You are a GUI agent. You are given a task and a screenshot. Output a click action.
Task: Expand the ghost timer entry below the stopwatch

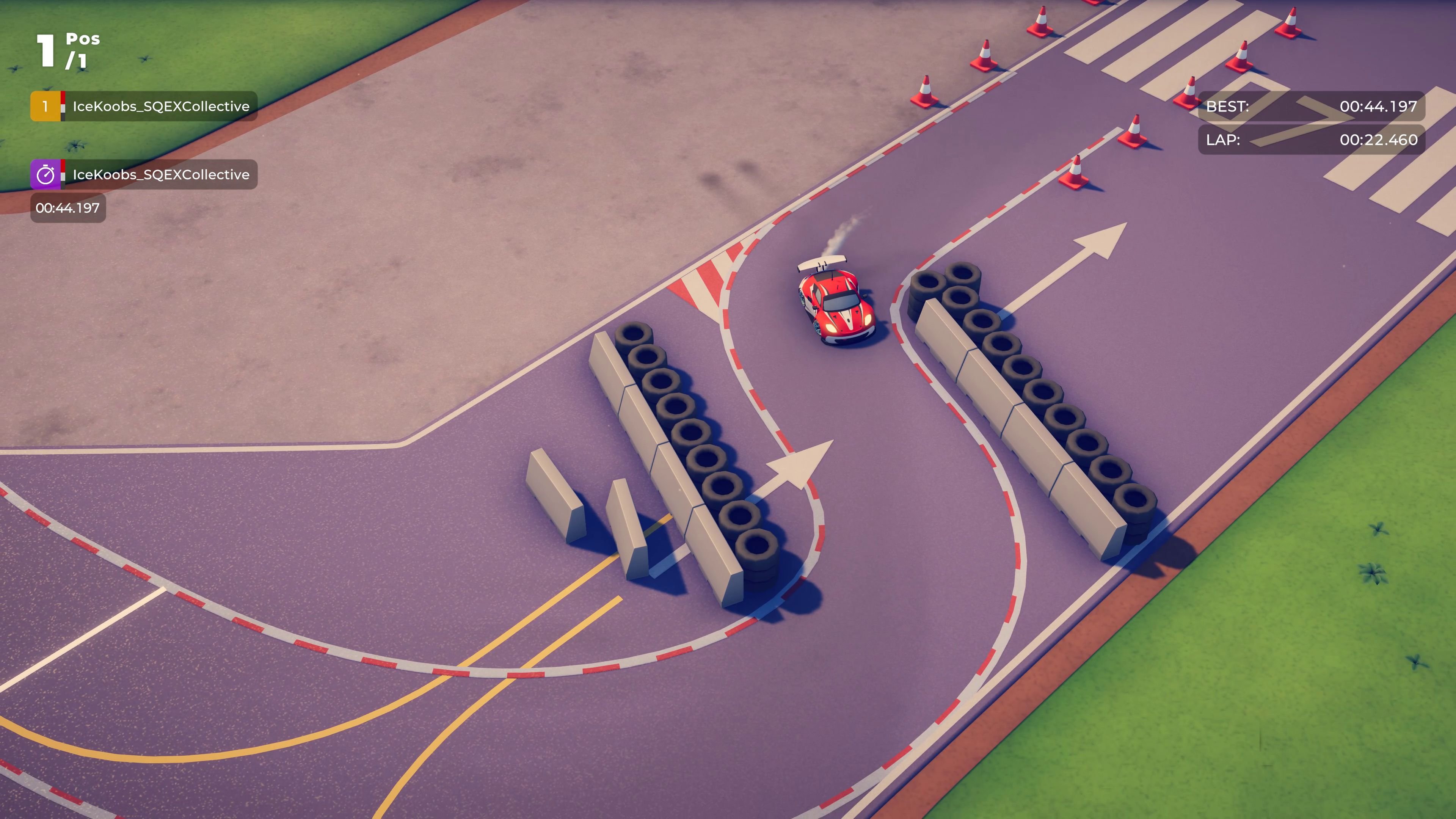pyautogui.click(x=68, y=208)
